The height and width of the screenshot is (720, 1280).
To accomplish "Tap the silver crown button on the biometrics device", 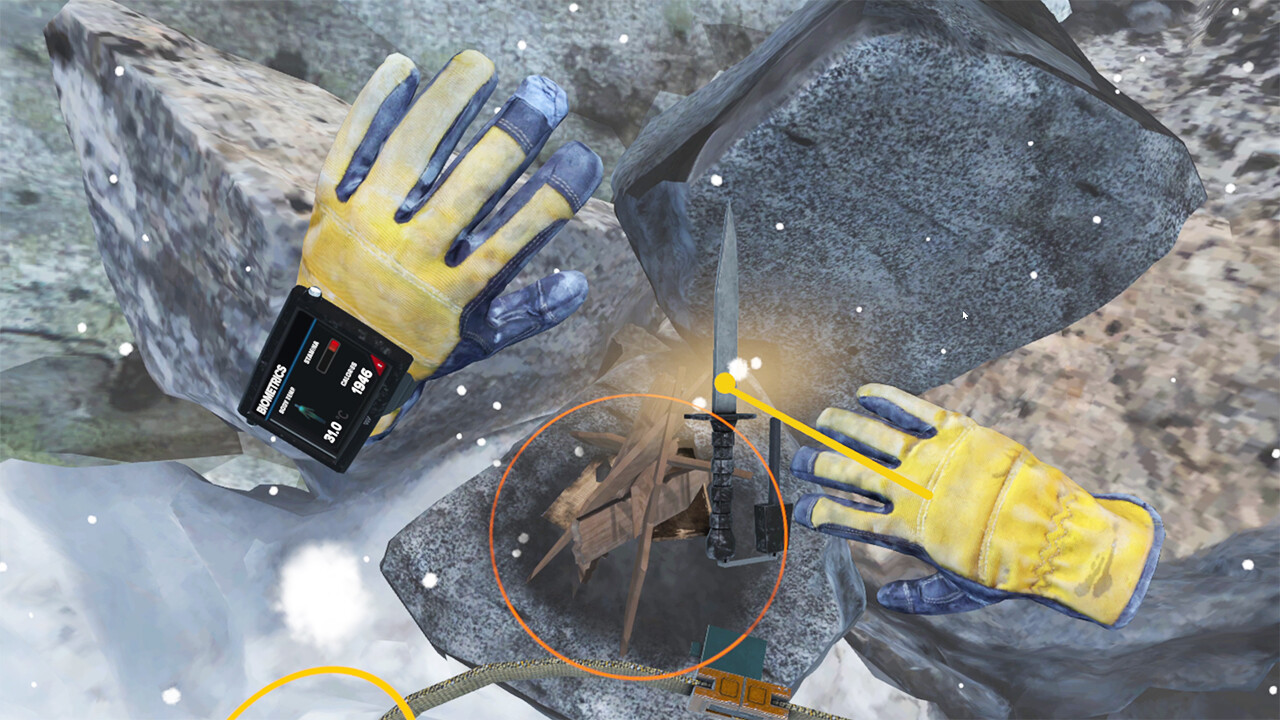I will [312, 293].
